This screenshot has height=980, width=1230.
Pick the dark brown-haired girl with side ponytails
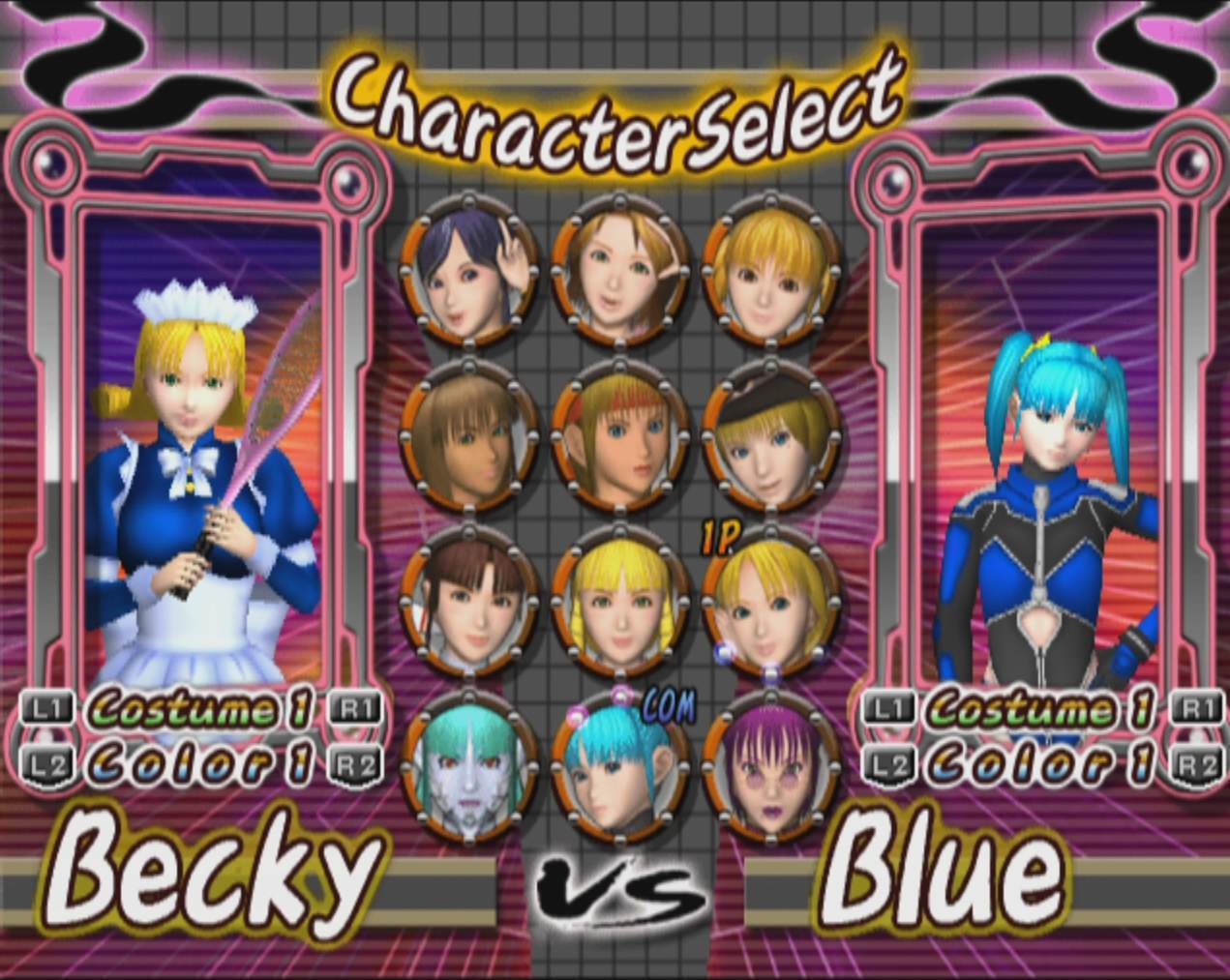pyautogui.click(x=469, y=600)
